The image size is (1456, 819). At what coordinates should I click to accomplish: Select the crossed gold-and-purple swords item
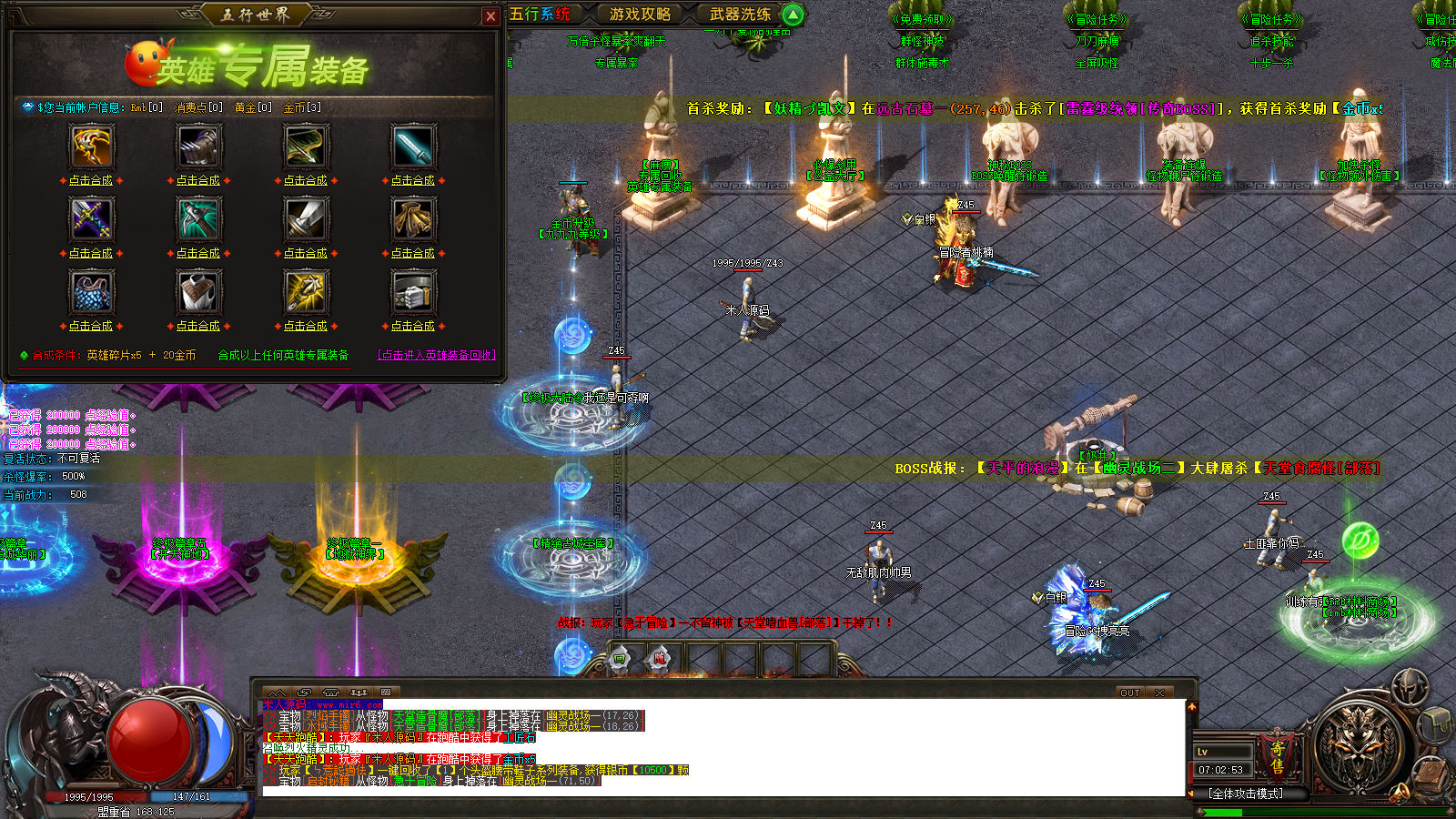point(91,218)
